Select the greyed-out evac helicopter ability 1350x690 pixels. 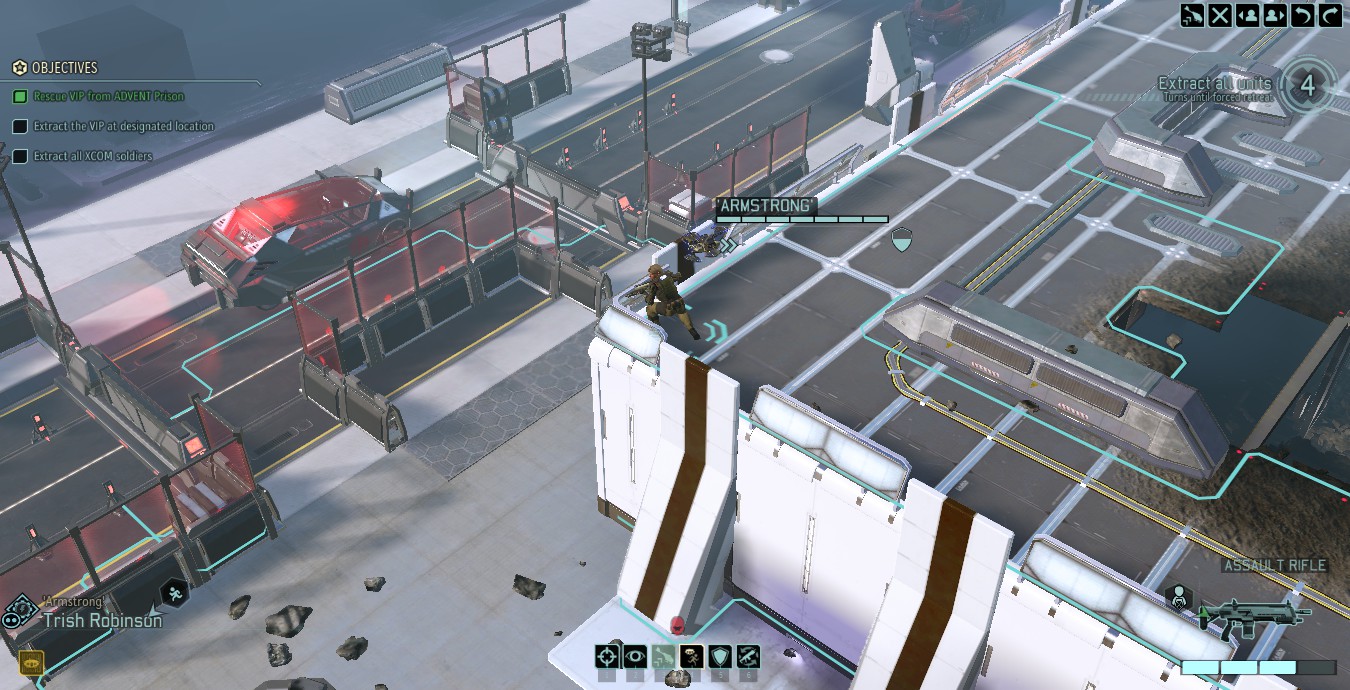tap(663, 657)
